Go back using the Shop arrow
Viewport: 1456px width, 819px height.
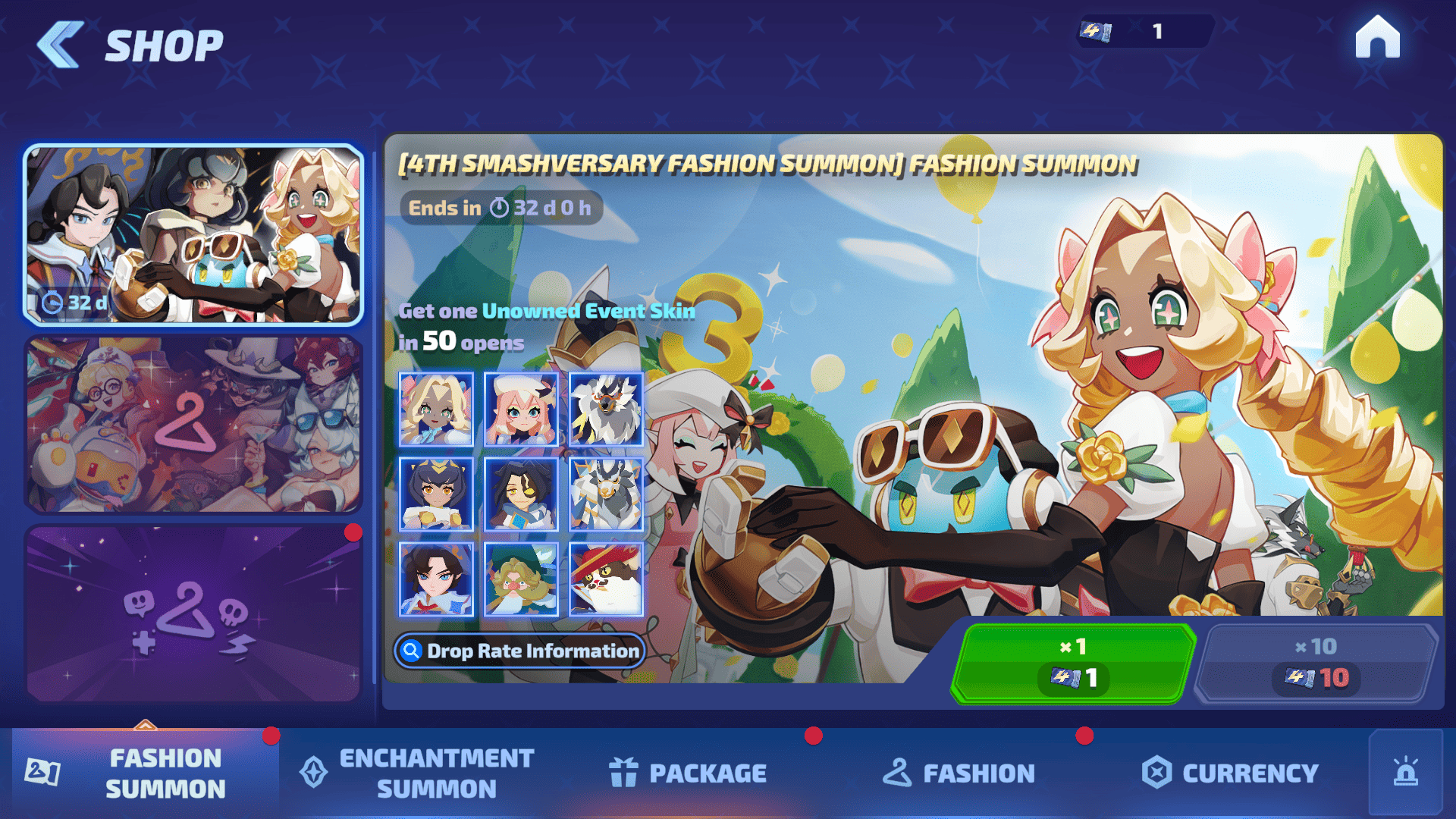coord(61,45)
